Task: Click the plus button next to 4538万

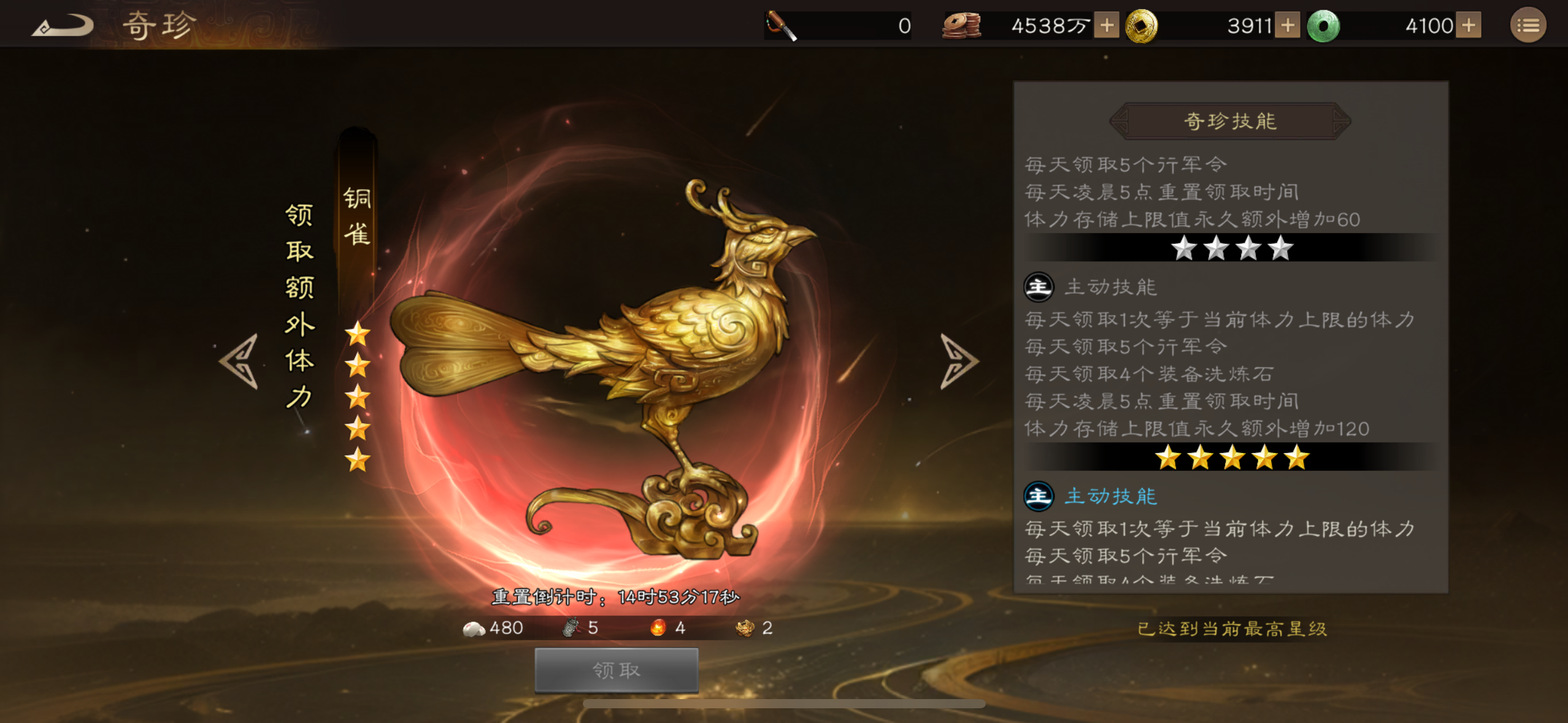Action: point(1106,25)
